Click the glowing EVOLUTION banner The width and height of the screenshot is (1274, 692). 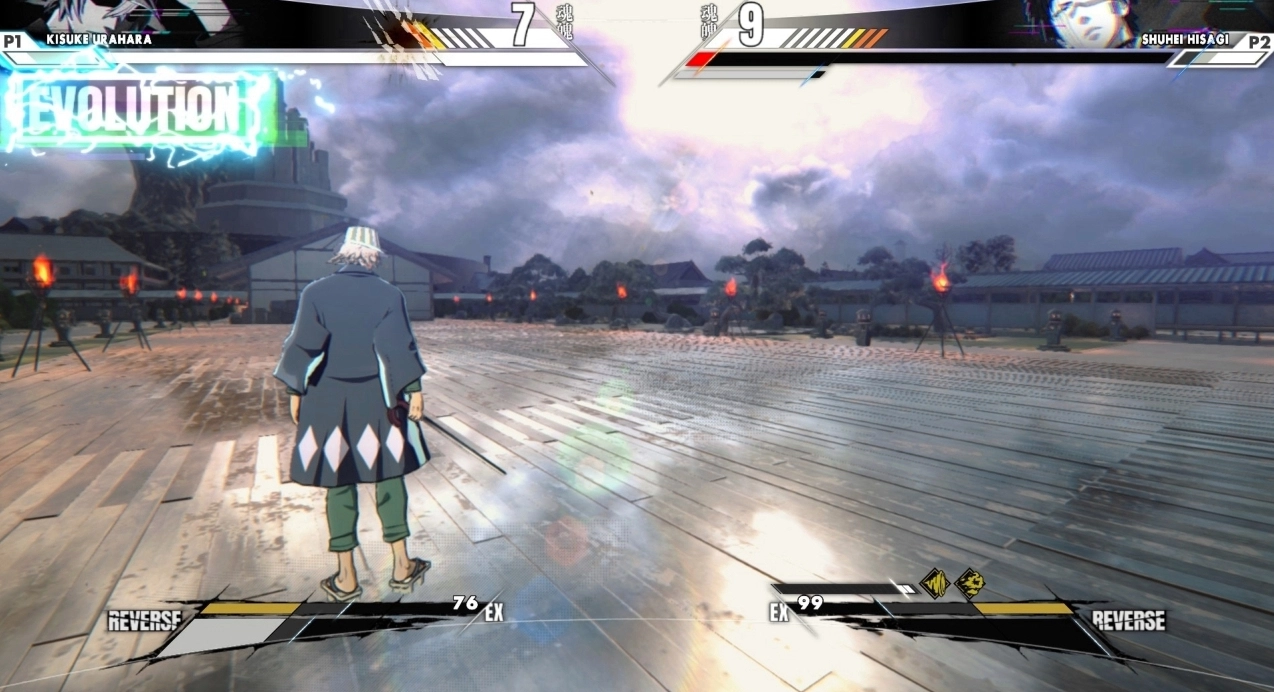coord(137,109)
